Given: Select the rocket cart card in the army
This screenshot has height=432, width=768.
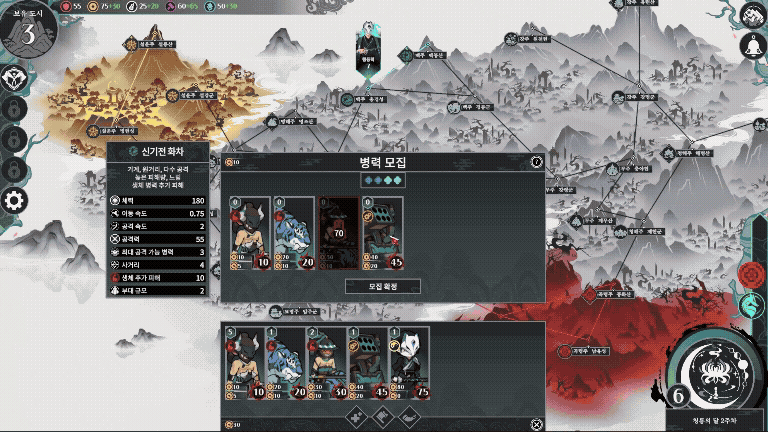Looking at the screenshot, I should point(367,364).
